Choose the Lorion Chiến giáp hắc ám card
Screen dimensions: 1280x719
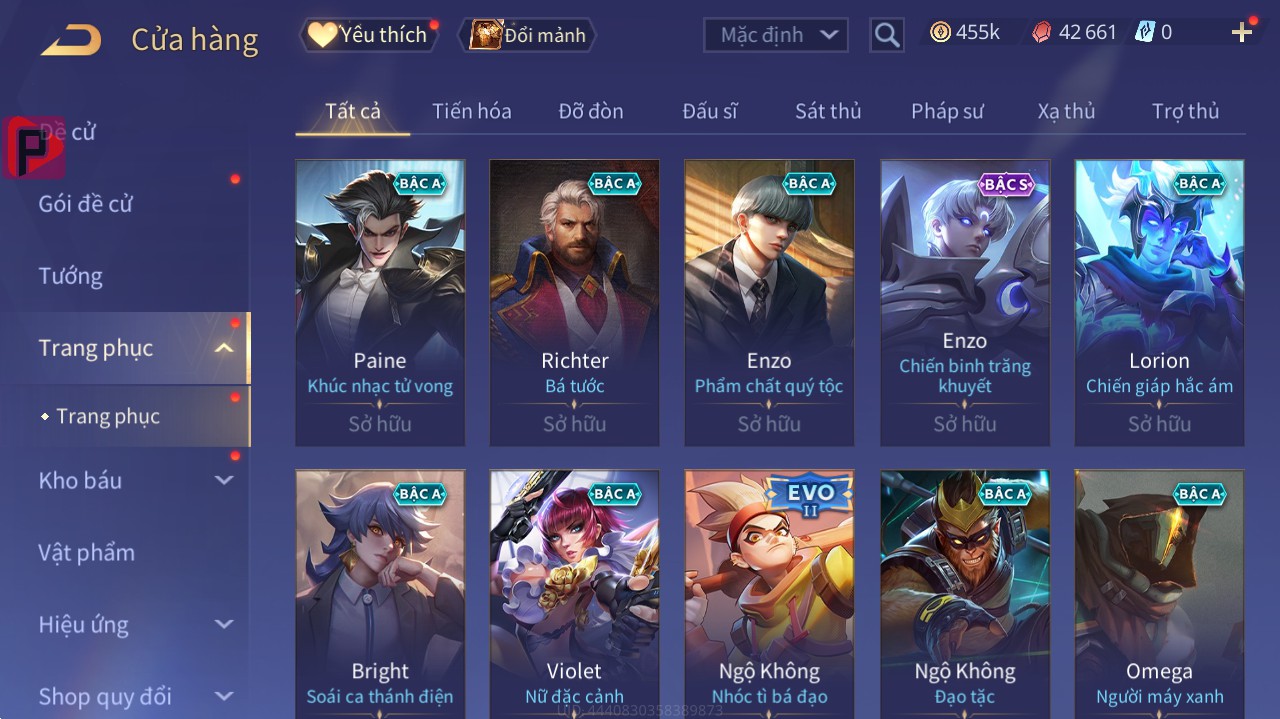point(1159,302)
